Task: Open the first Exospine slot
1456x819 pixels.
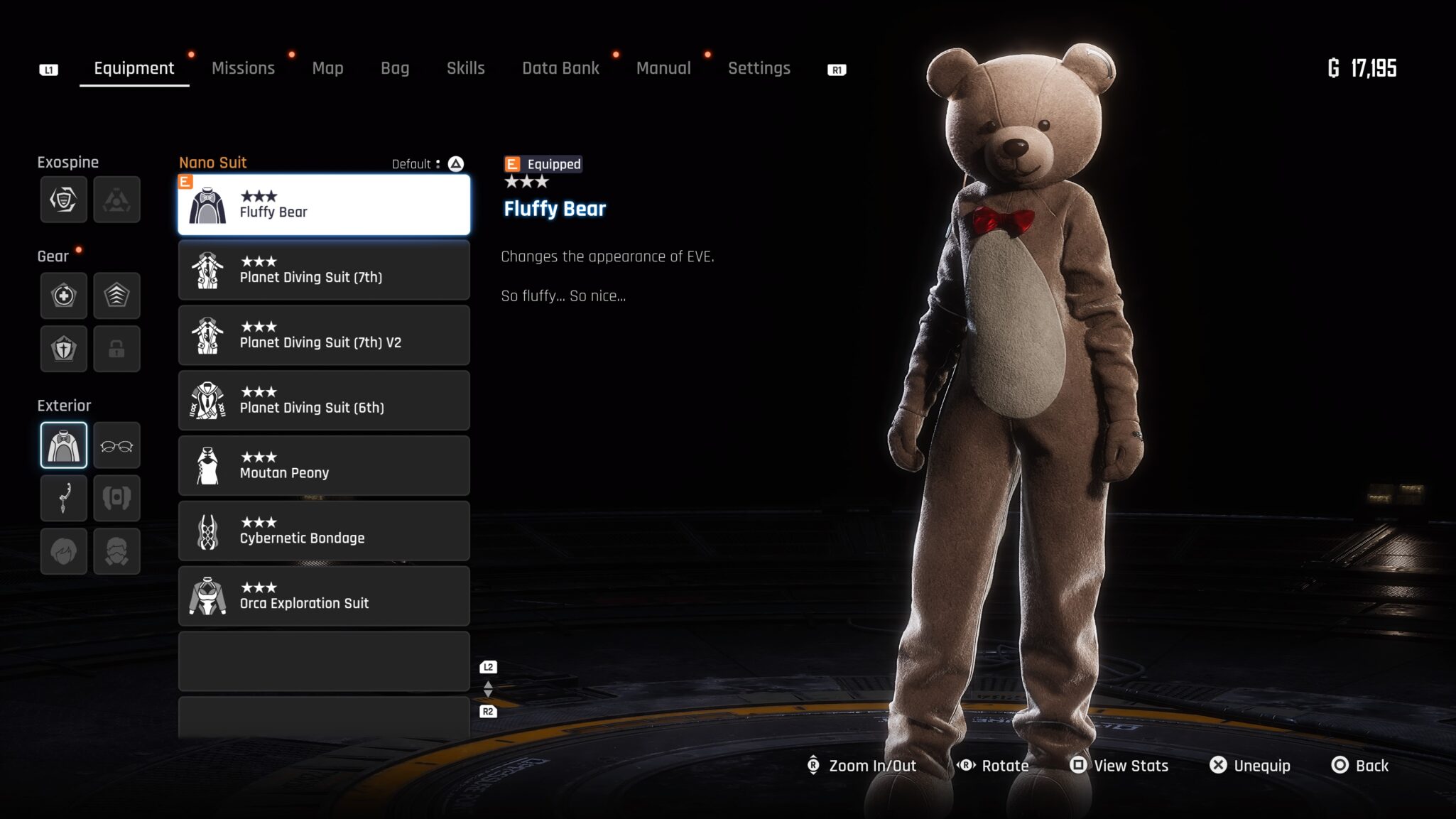Action: (x=64, y=200)
